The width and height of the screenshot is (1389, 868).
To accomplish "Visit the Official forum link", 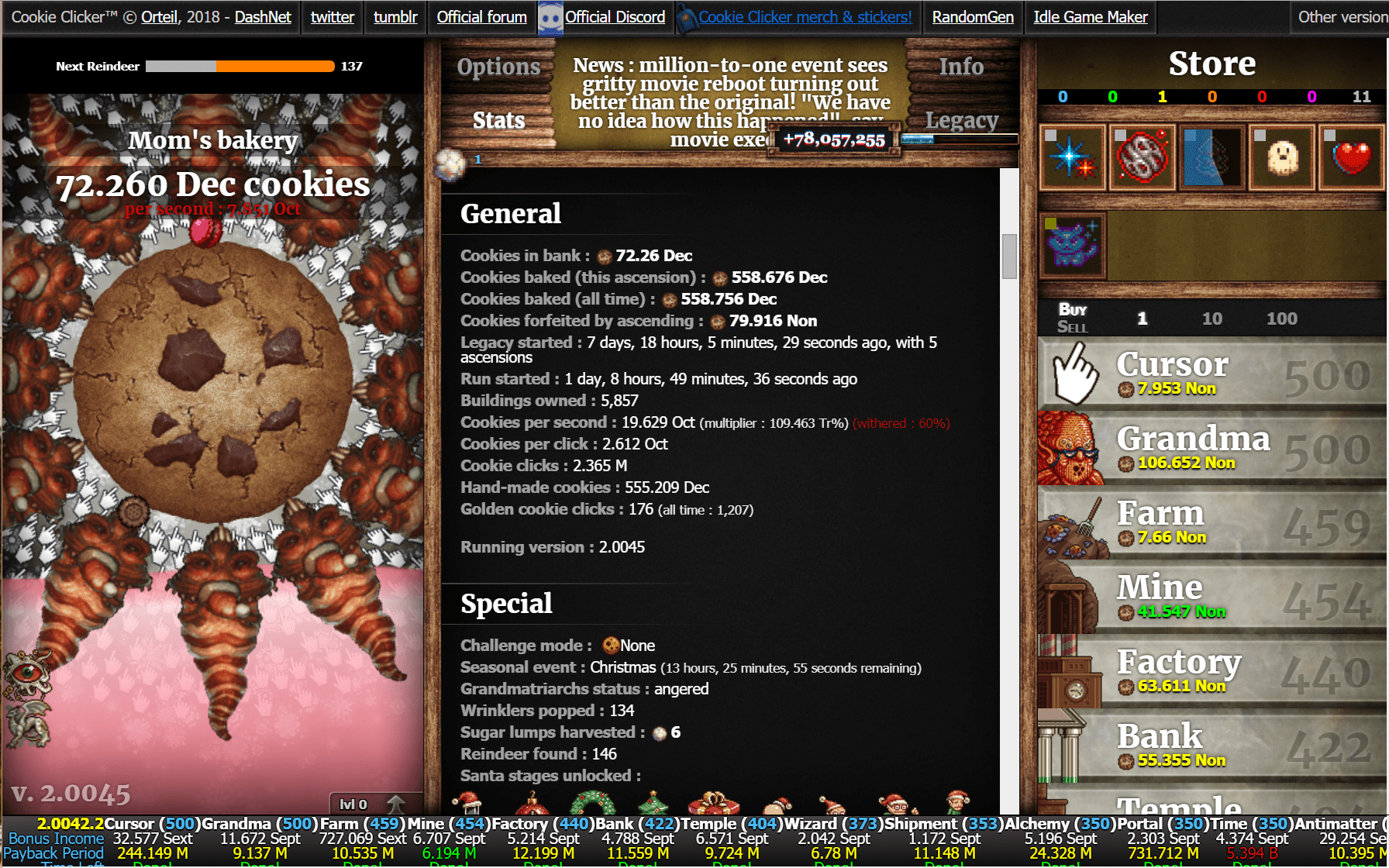I will point(481,16).
